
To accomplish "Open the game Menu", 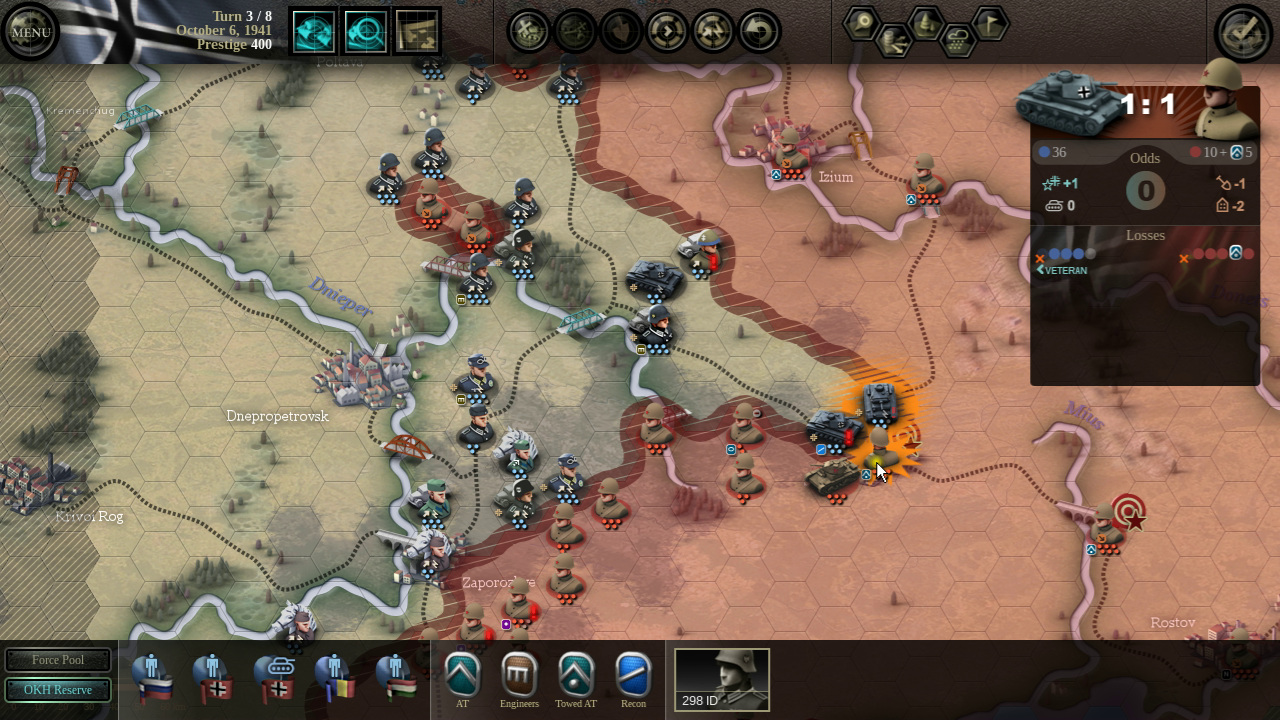I will [x=29, y=31].
